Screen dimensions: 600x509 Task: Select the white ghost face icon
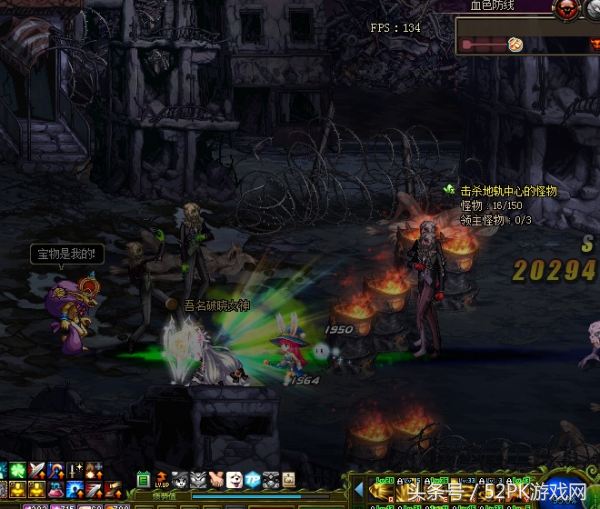[235, 479]
